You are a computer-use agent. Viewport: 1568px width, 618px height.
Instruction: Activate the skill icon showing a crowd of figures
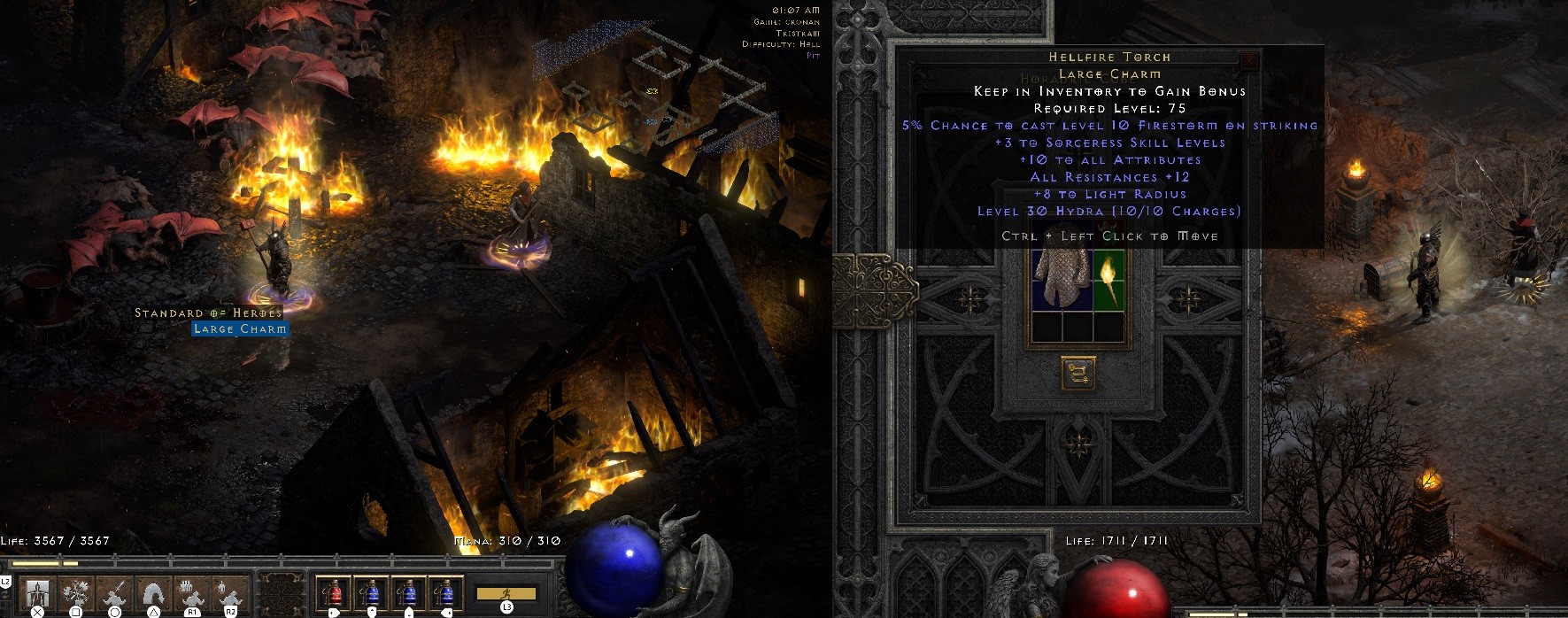(192, 592)
